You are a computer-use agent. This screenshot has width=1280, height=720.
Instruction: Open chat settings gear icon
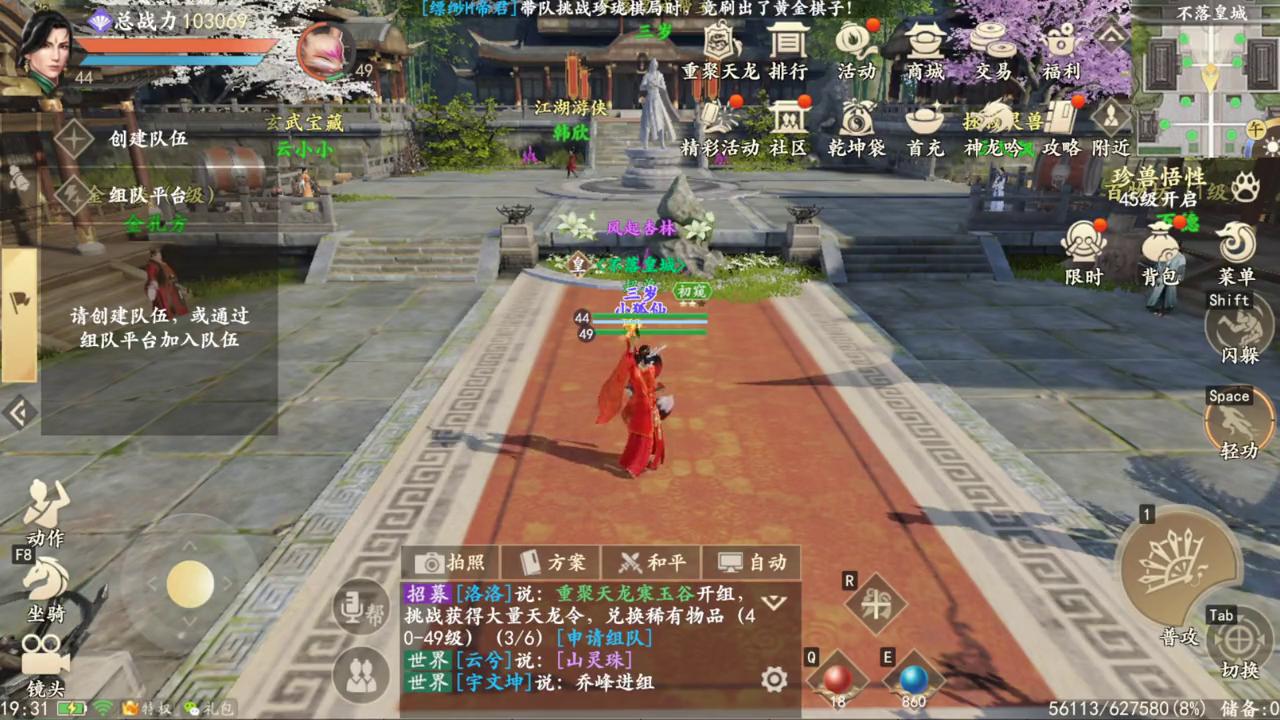pyautogui.click(x=774, y=680)
